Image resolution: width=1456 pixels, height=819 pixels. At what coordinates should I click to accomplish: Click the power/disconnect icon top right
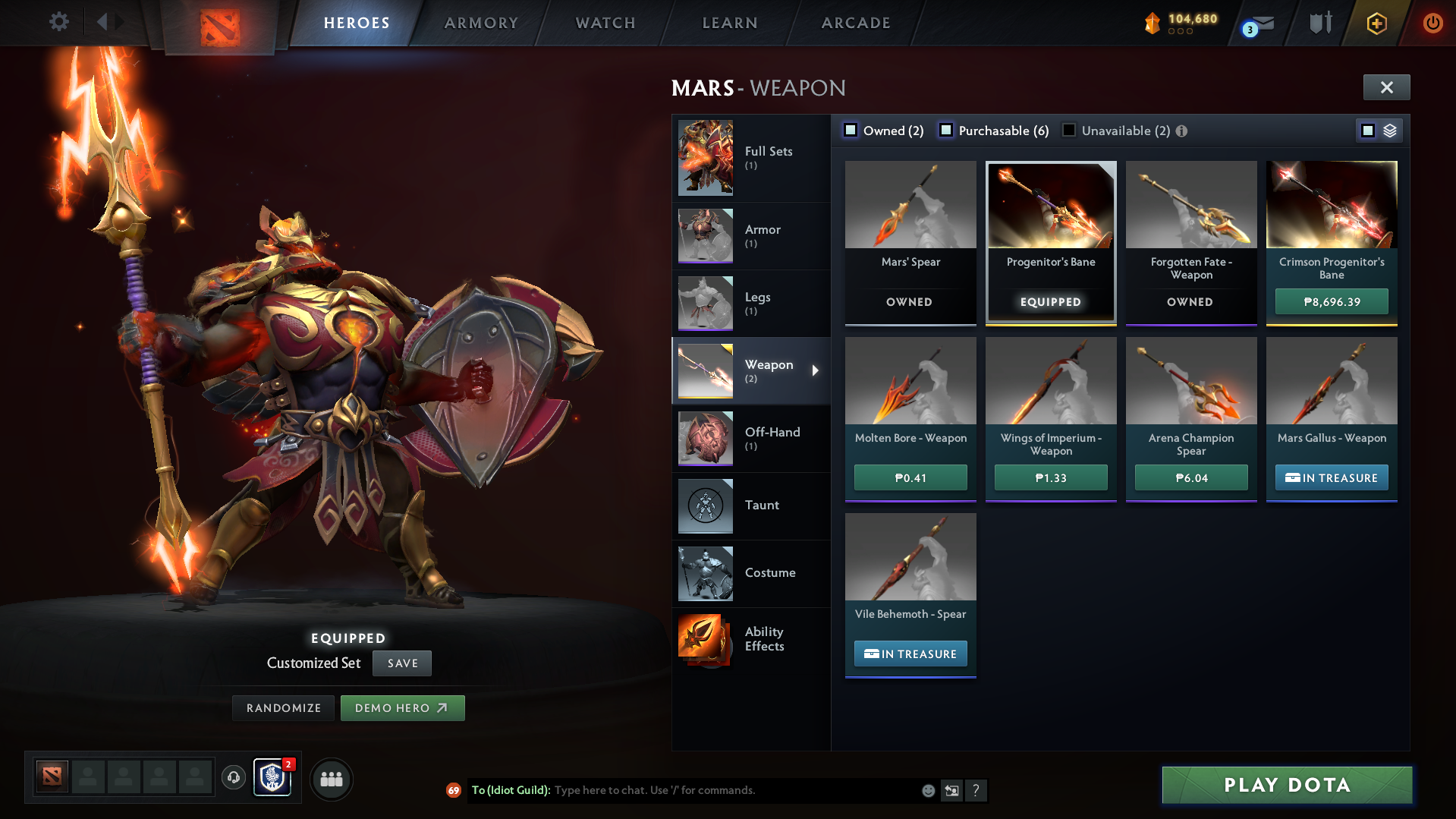pyautogui.click(x=1432, y=23)
